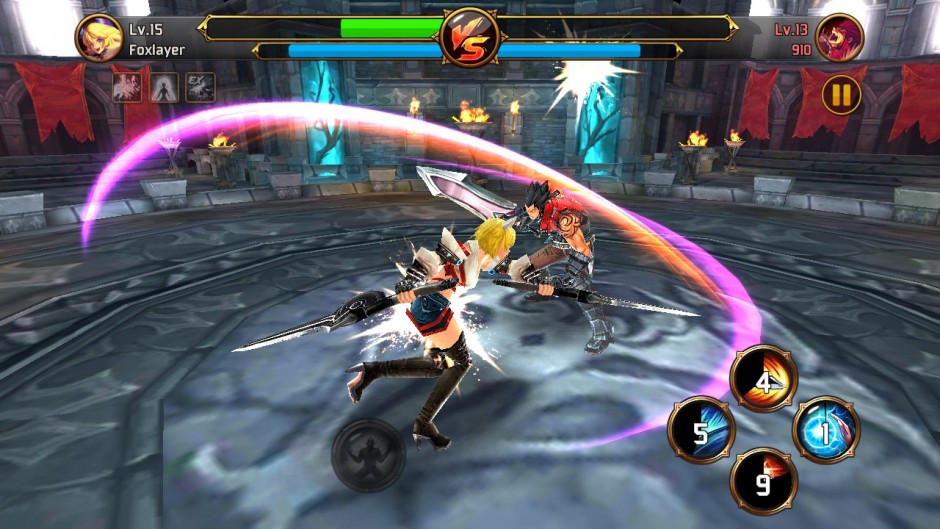Image resolution: width=940 pixels, height=529 pixels.
Task: Tap the grey warrior silhouette button
Action: [x=368, y=455]
